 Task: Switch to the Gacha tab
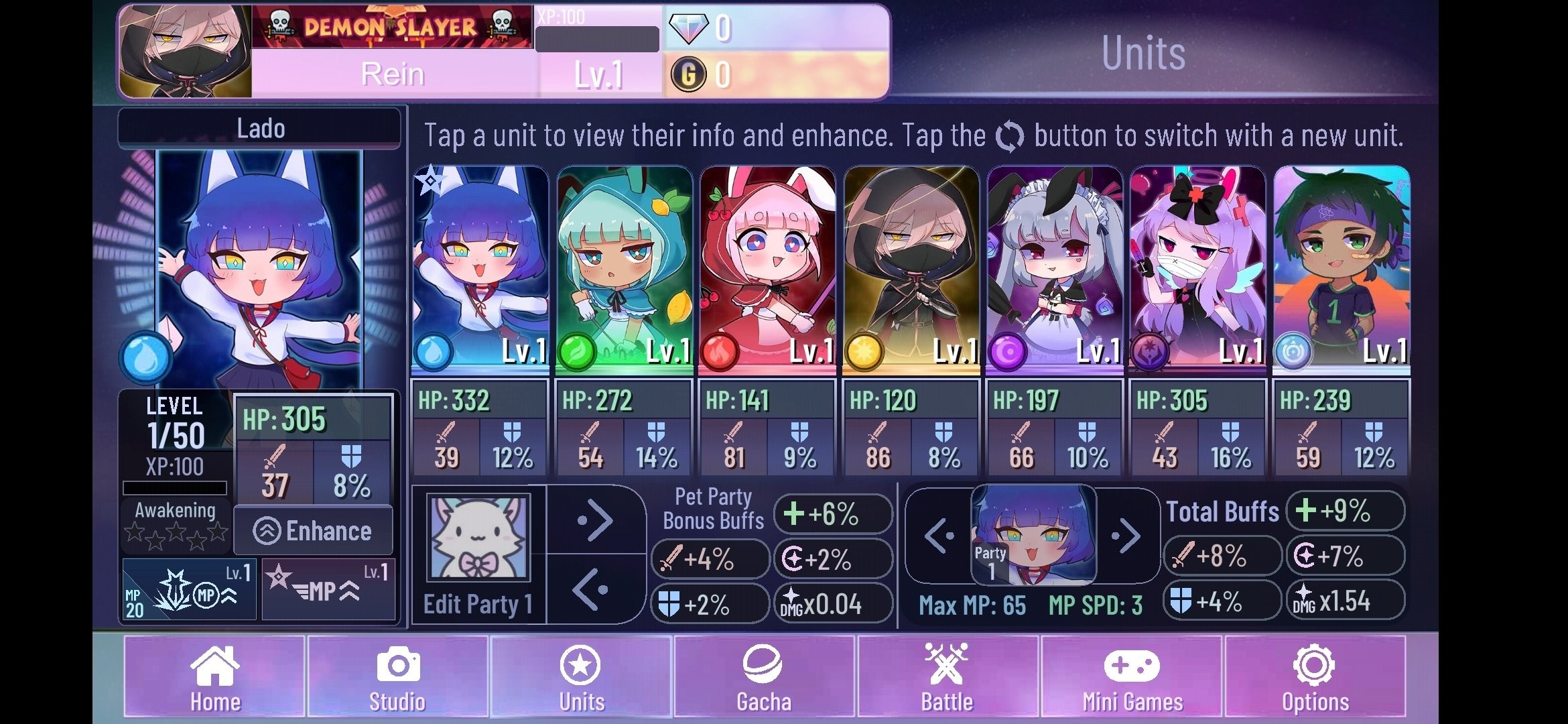(x=764, y=677)
